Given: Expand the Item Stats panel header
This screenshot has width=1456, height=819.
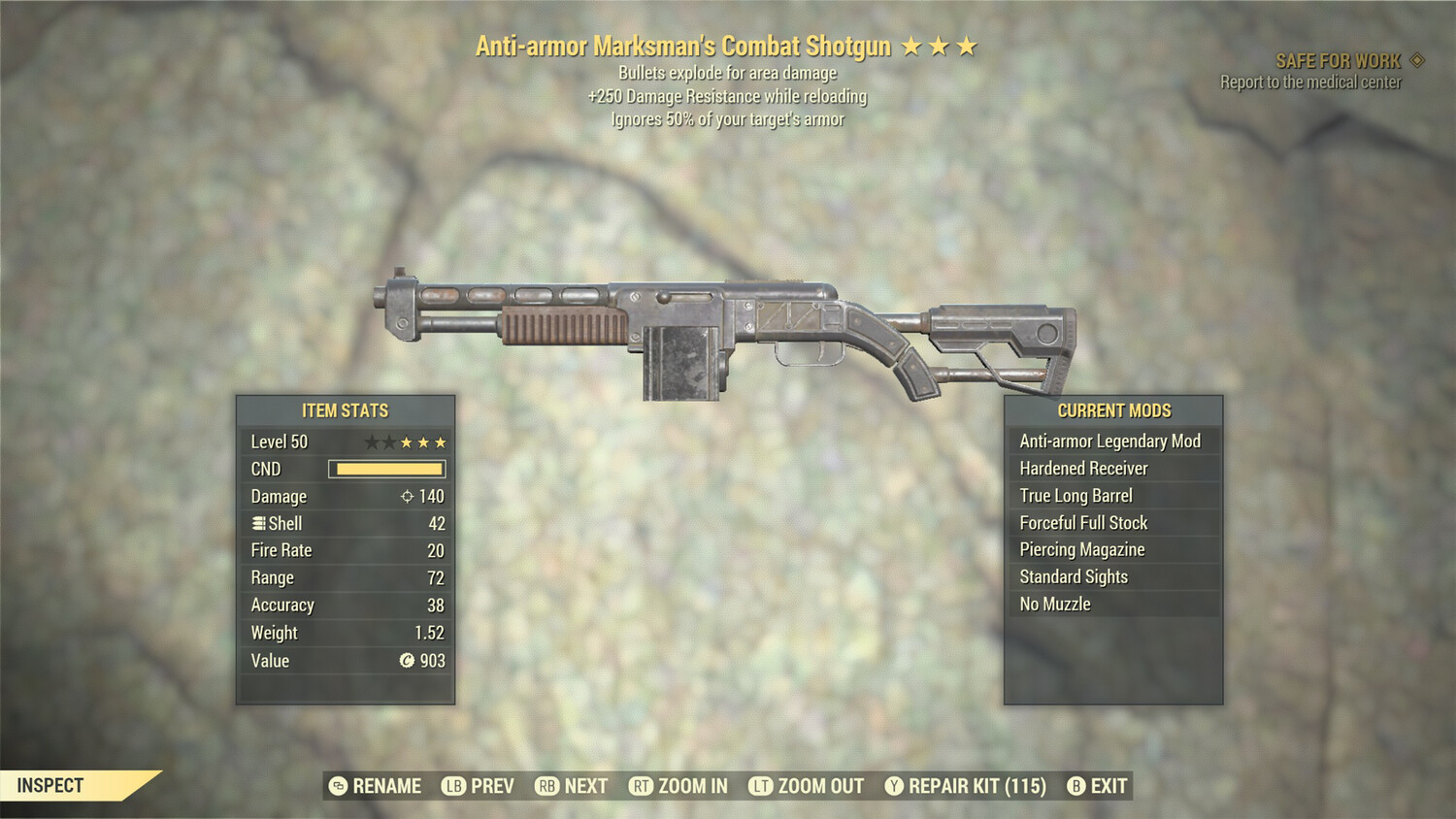Looking at the screenshot, I should tap(346, 410).
